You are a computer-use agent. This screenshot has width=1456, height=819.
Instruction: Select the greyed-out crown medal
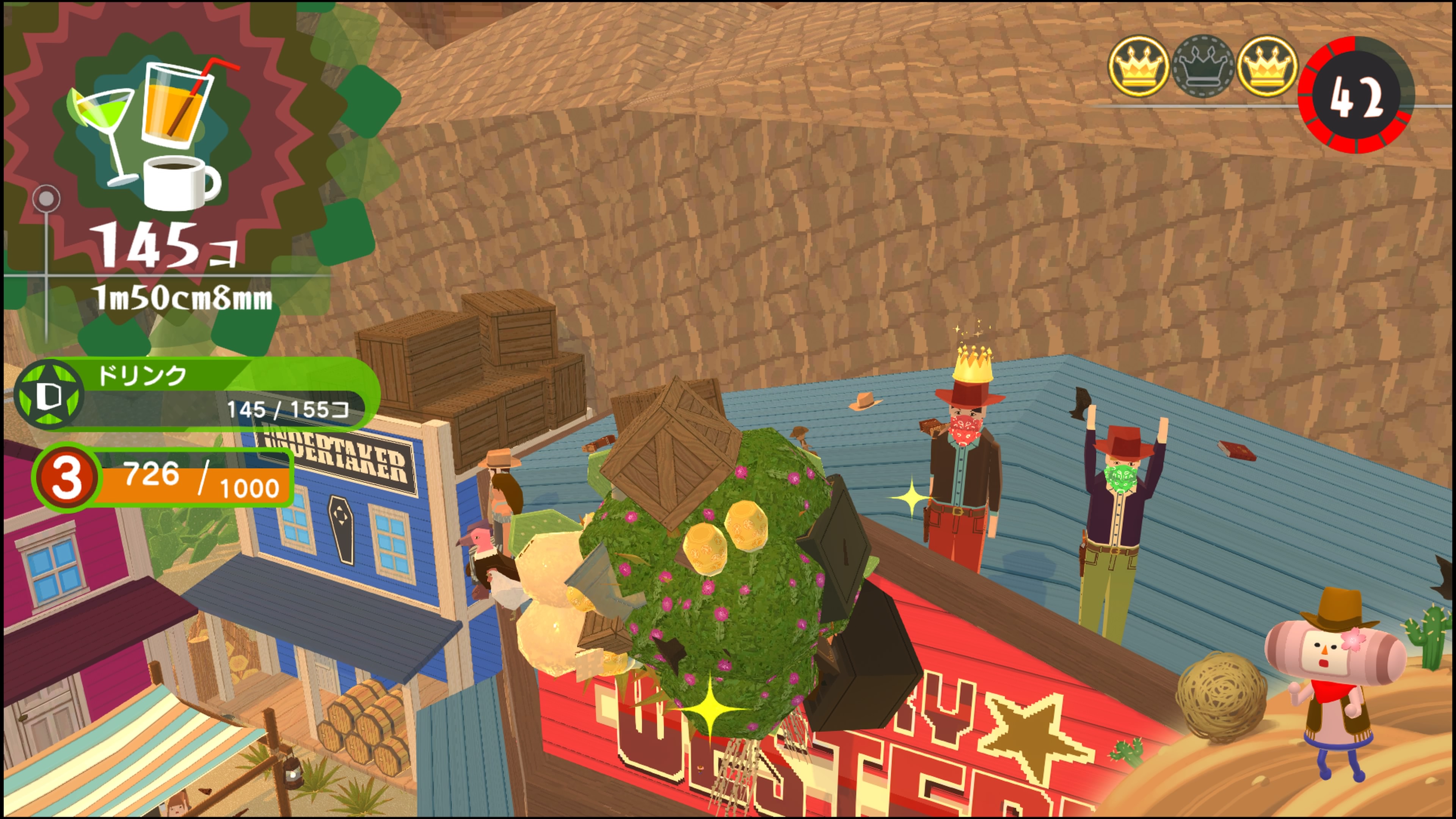coord(1202,67)
